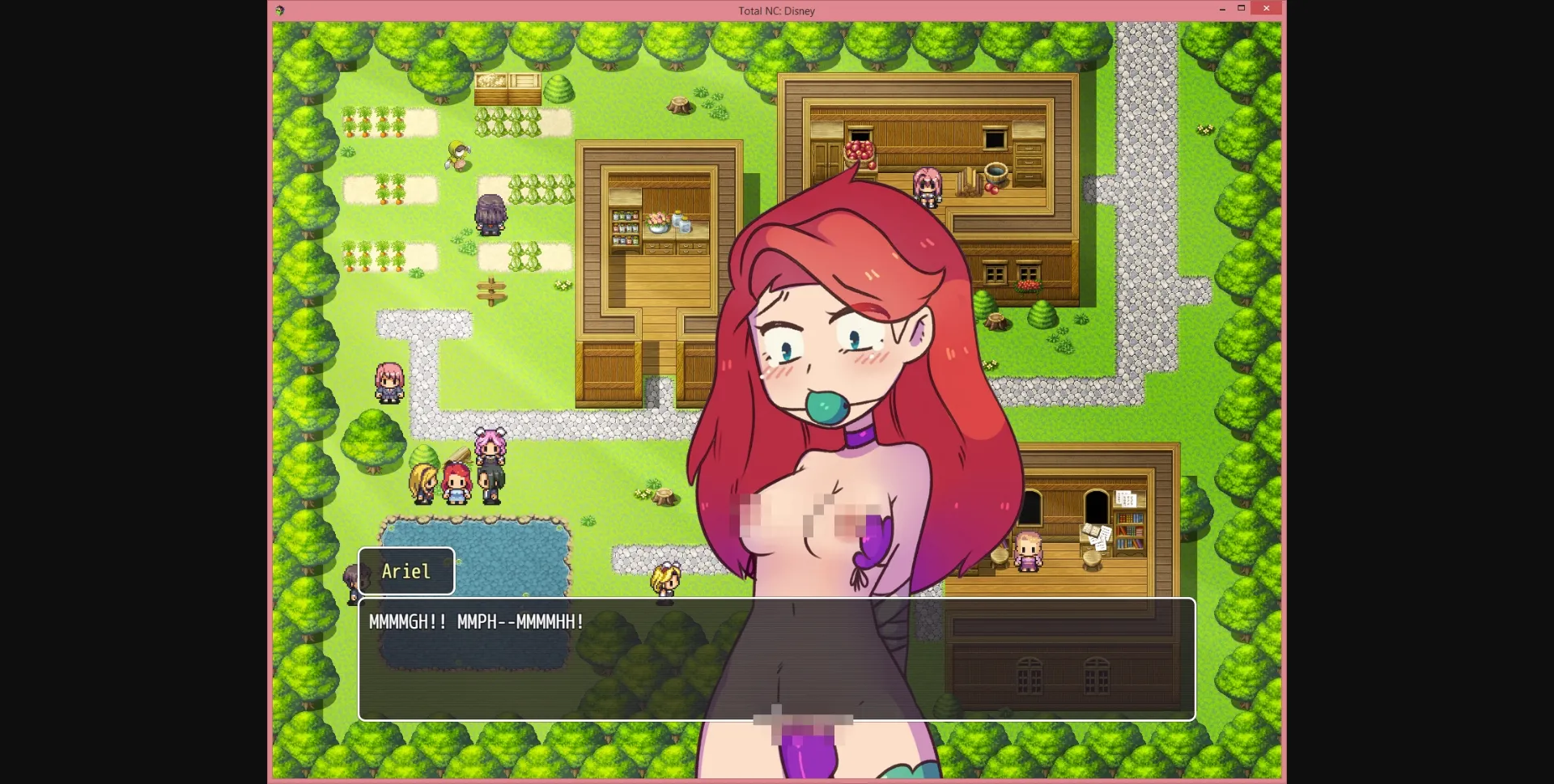This screenshot has height=784, width=1554.
Task: Minimize the game window
Action: click(1221, 8)
